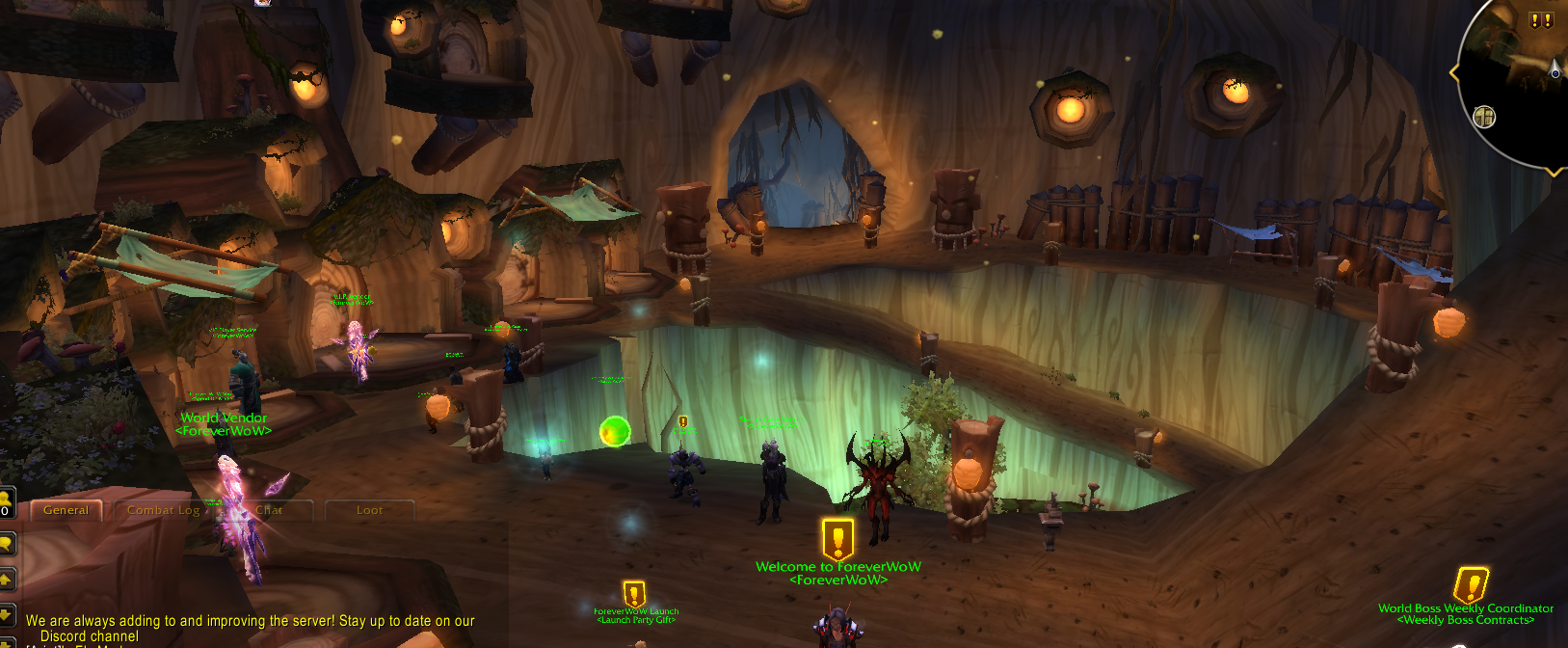Click the chat scroll-up arrow button
Viewport: 1568px width, 648px height.
click(x=5, y=580)
